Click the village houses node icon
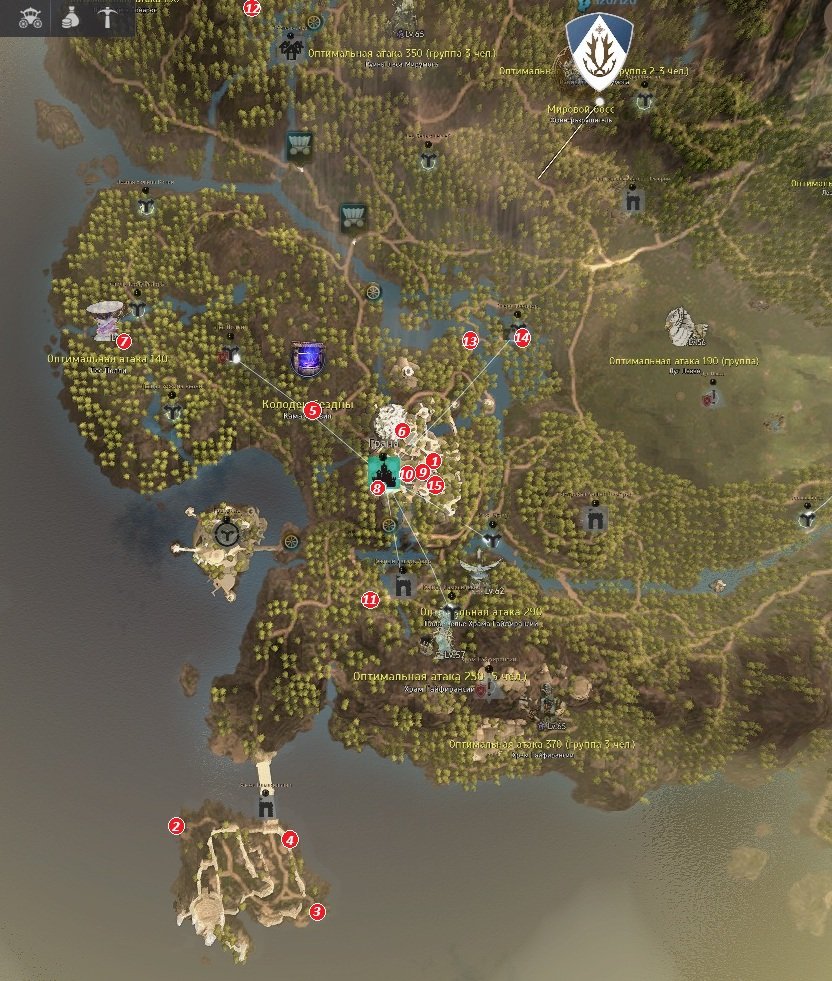The height and width of the screenshot is (981, 832). (291, 48)
